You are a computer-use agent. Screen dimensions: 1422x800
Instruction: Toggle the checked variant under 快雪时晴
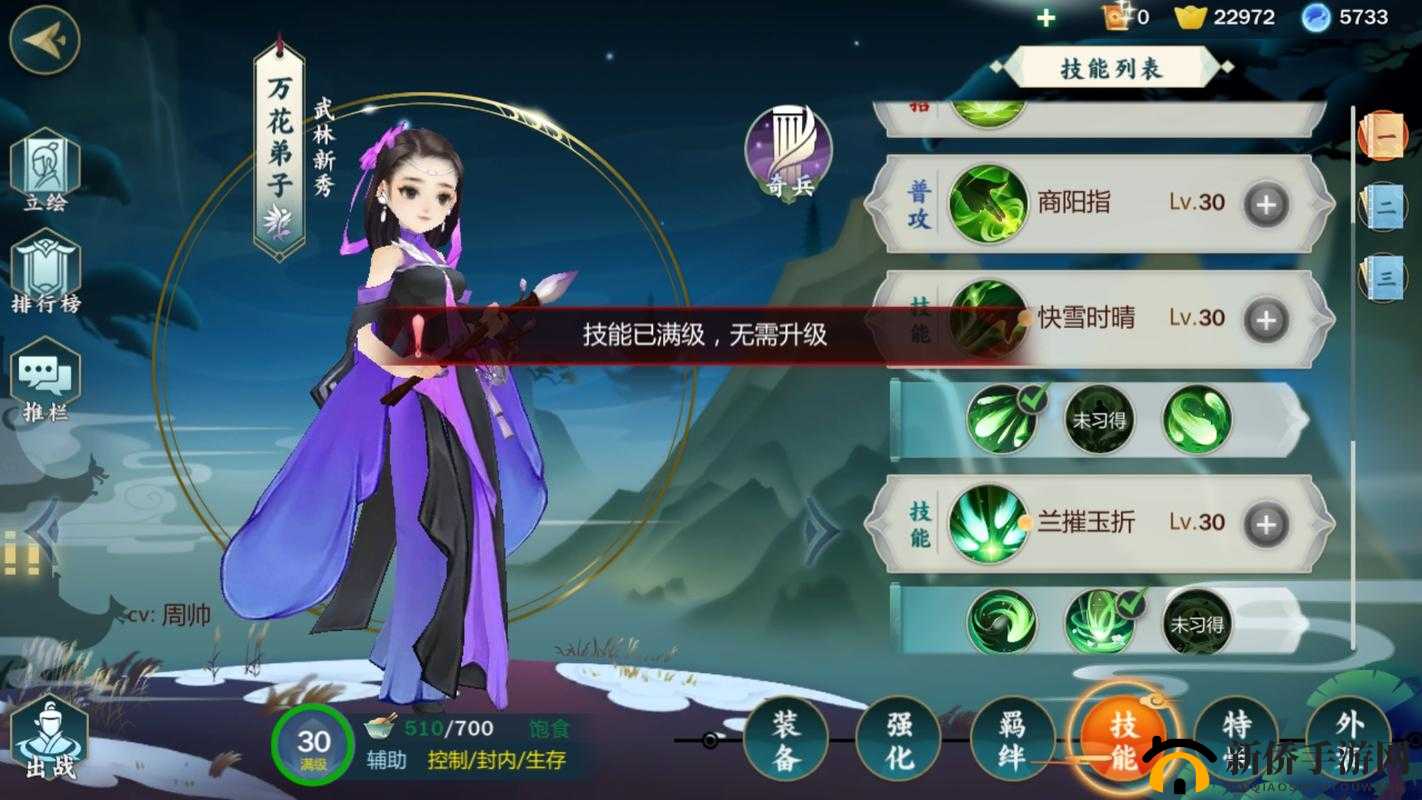pos(1001,420)
